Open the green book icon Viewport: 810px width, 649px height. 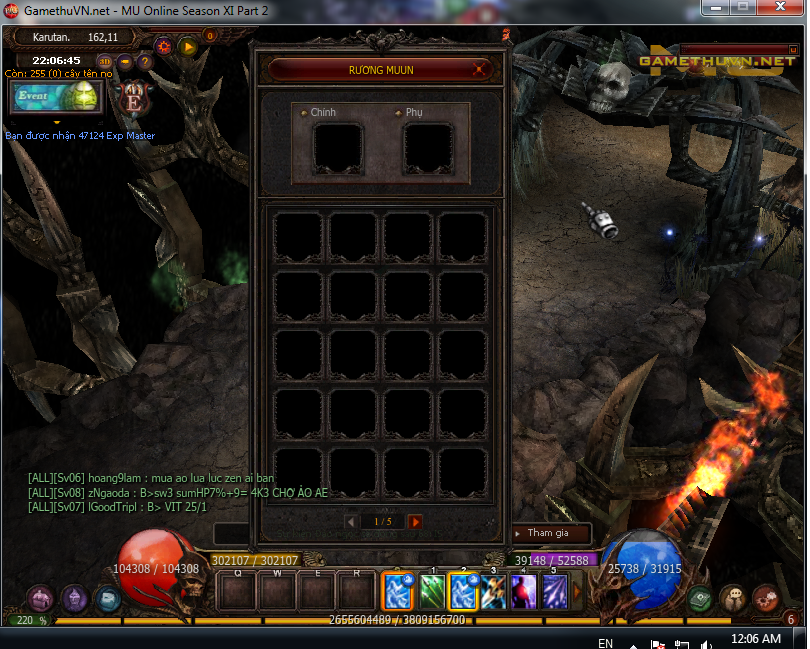point(700,598)
